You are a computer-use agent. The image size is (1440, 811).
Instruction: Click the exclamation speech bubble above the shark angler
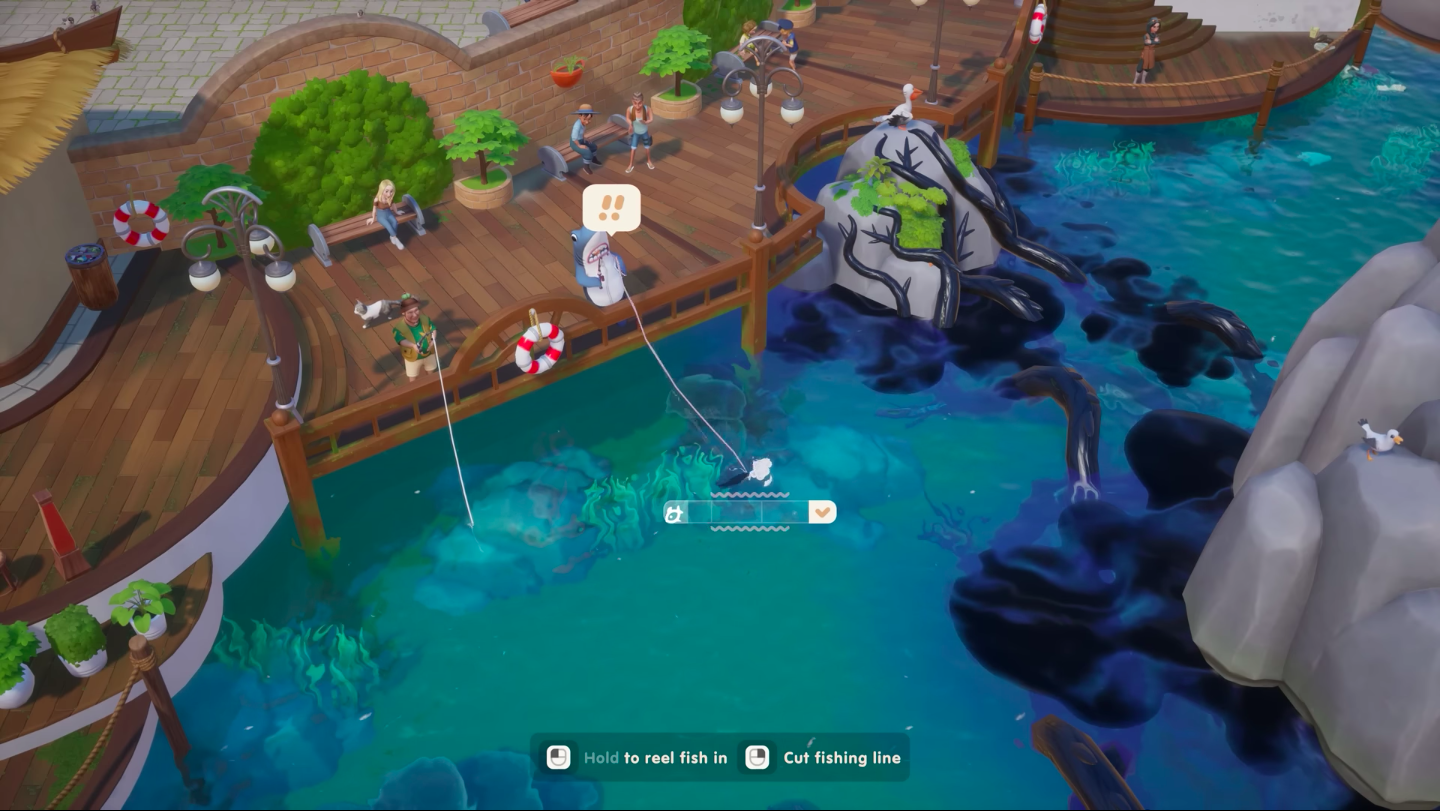coord(614,209)
